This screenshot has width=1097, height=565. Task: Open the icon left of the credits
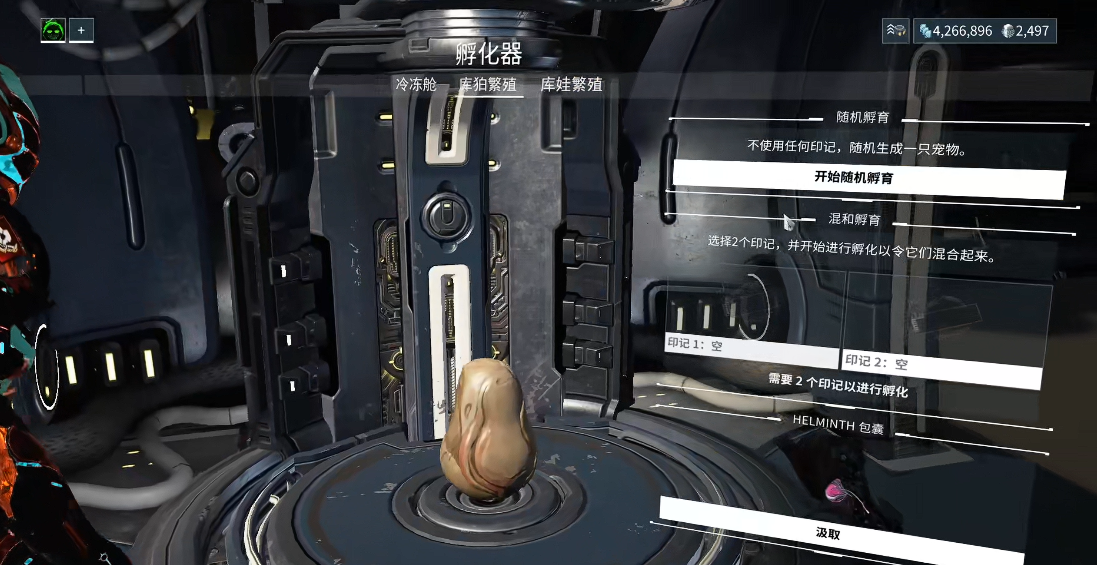pos(895,31)
